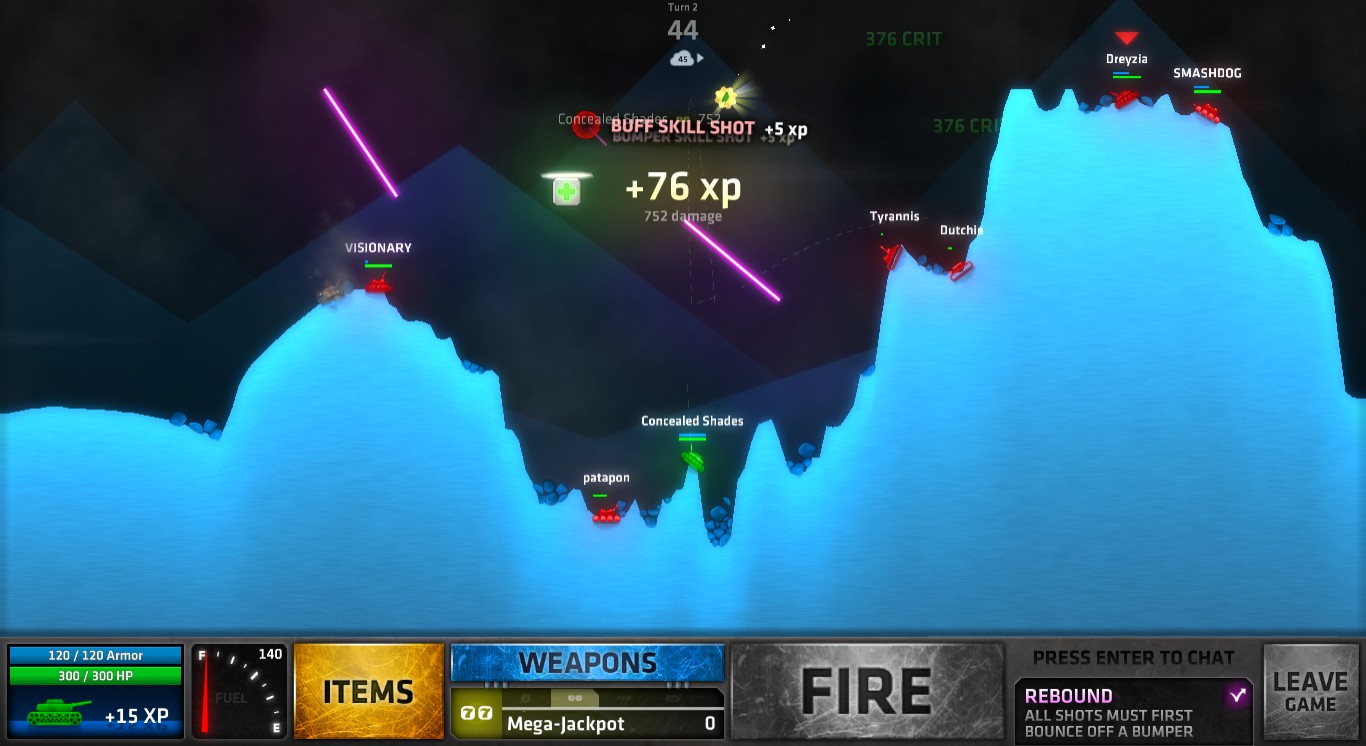Toggle the REBOUND game mode checkmark
The width and height of the screenshot is (1366, 746).
coord(1240,693)
